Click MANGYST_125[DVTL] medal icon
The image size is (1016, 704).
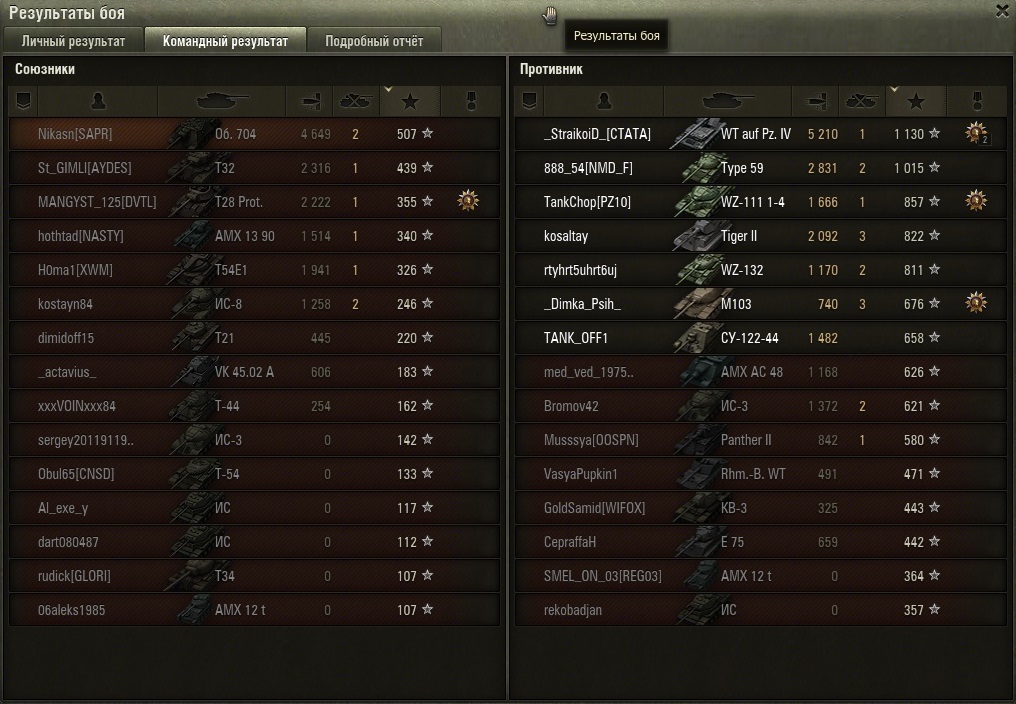(467, 201)
